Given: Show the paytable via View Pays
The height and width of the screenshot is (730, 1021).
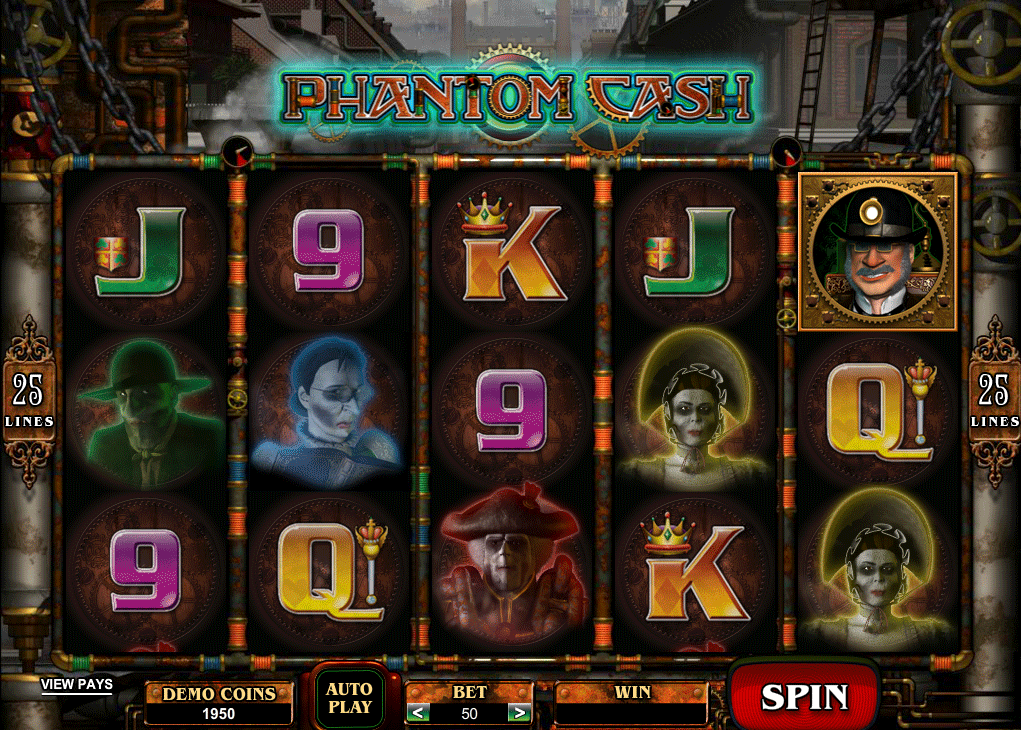Looking at the screenshot, I should [76, 685].
